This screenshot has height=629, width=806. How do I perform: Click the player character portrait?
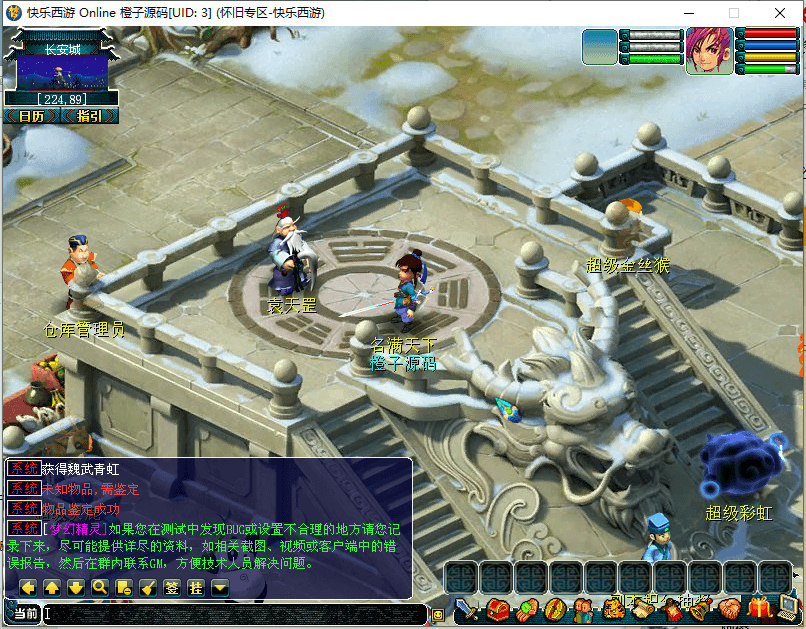tap(709, 50)
